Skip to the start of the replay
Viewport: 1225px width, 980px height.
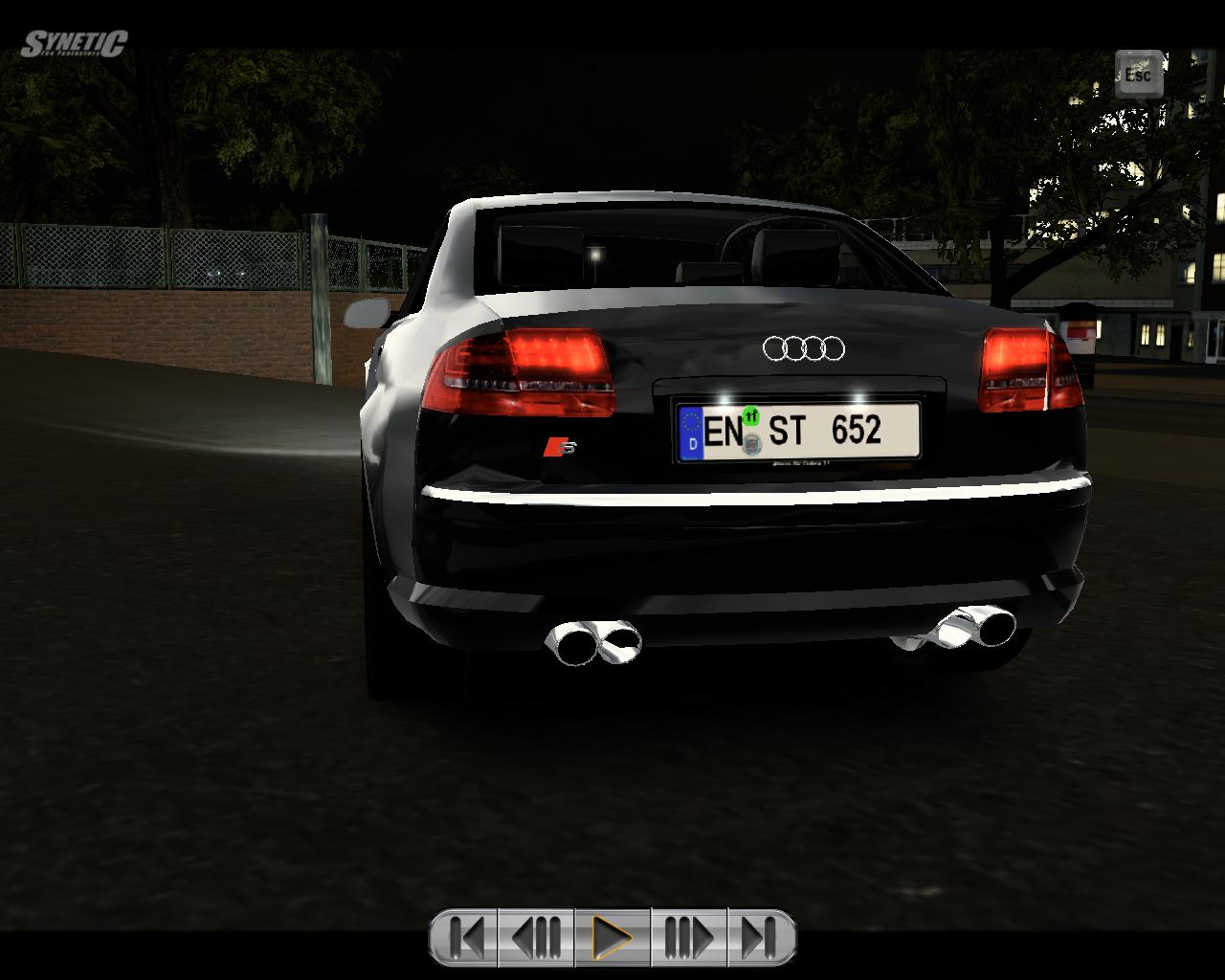[x=466, y=937]
